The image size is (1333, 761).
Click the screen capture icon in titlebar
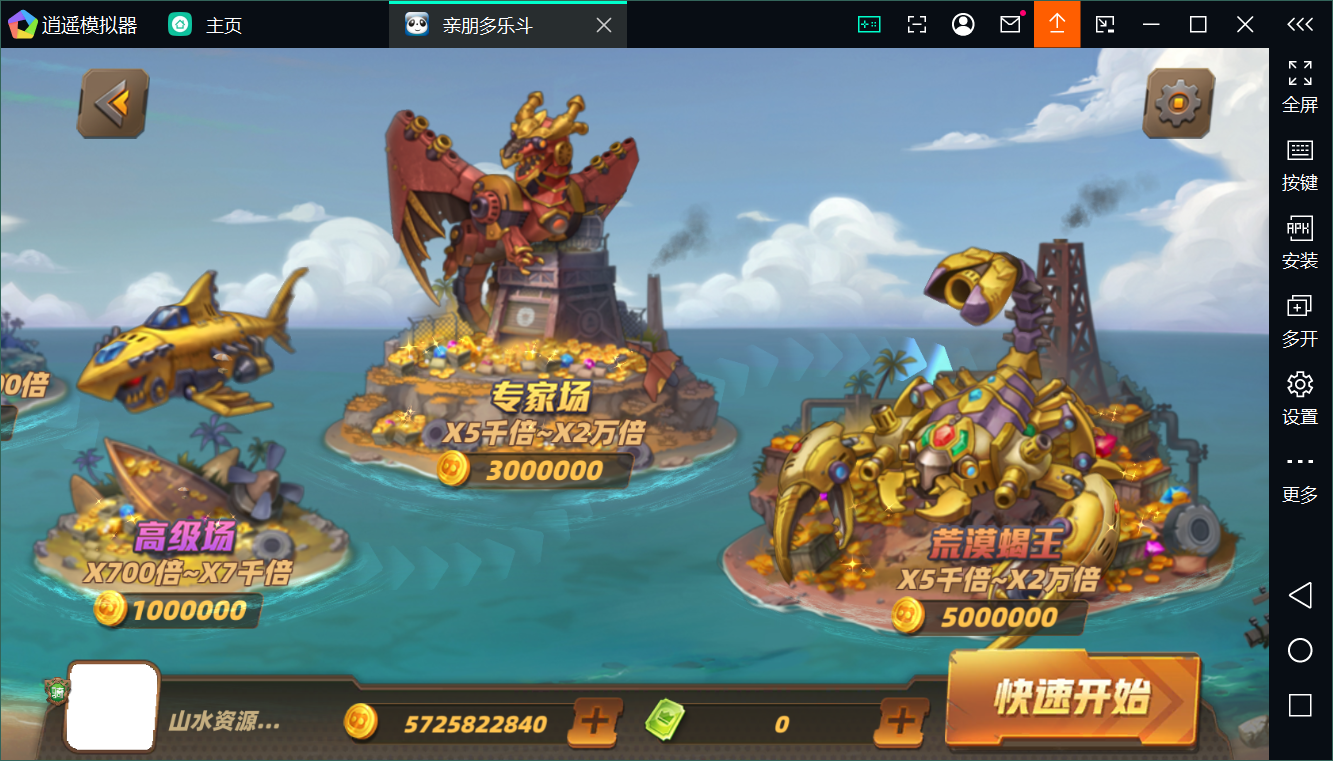tap(916, 24)
